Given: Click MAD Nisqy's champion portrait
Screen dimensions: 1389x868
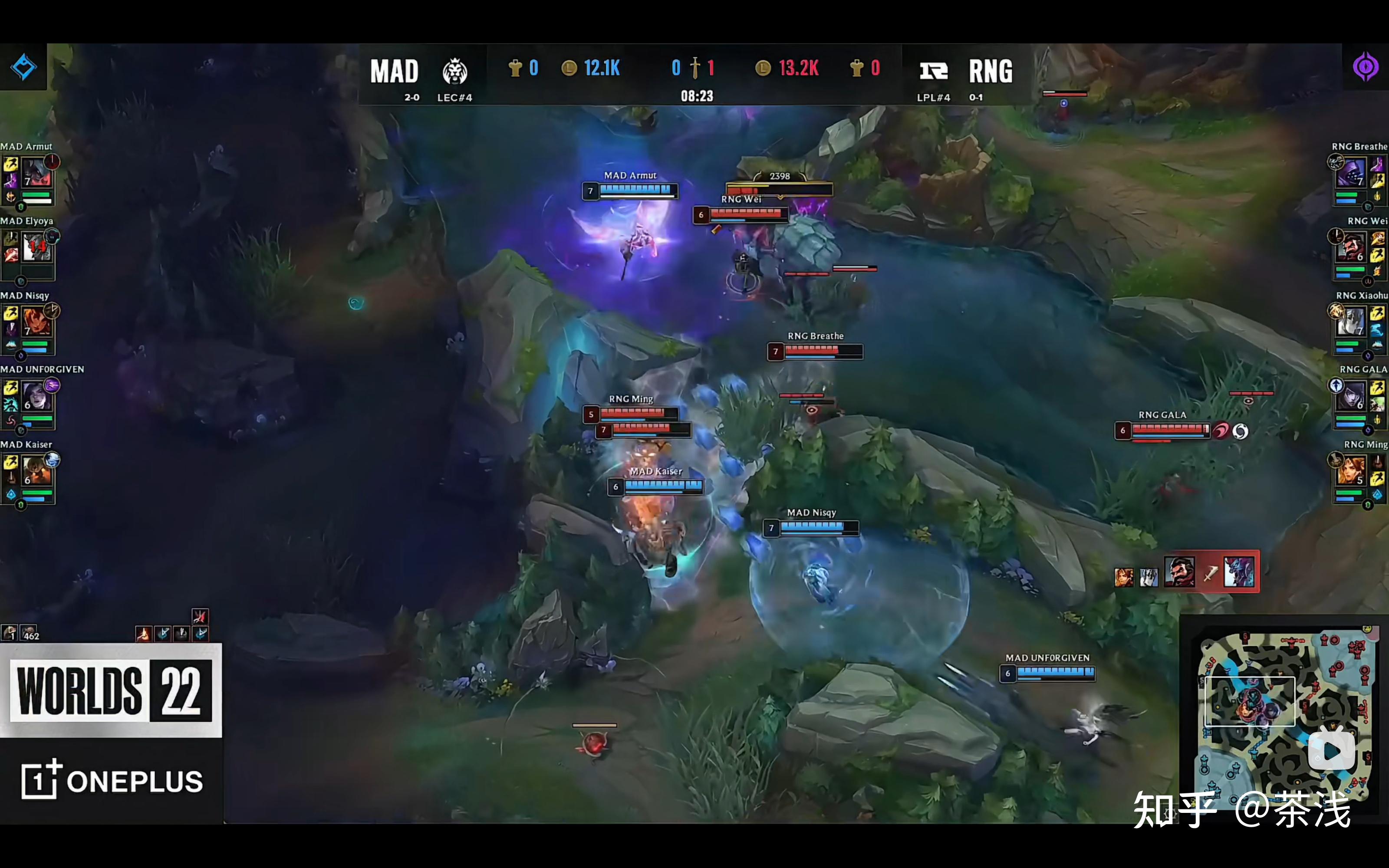Looking at the screenshot, I should click(x=37, y=322).
